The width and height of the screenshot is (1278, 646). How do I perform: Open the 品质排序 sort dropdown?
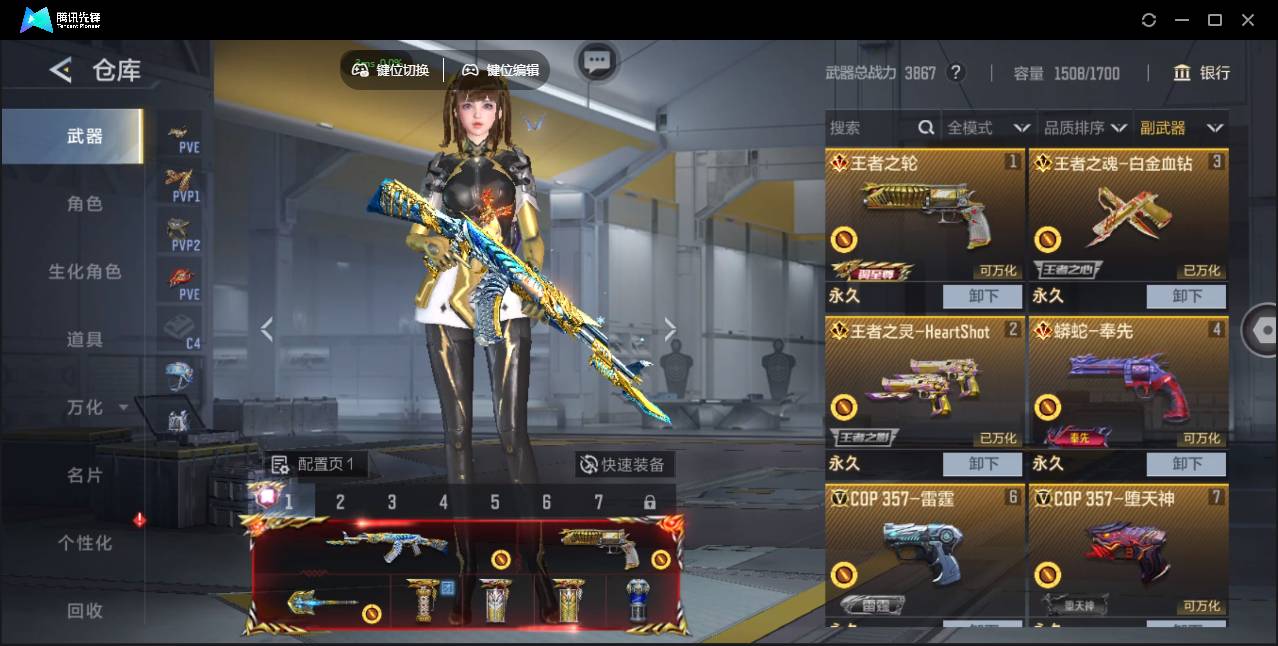coord(1085,128)
